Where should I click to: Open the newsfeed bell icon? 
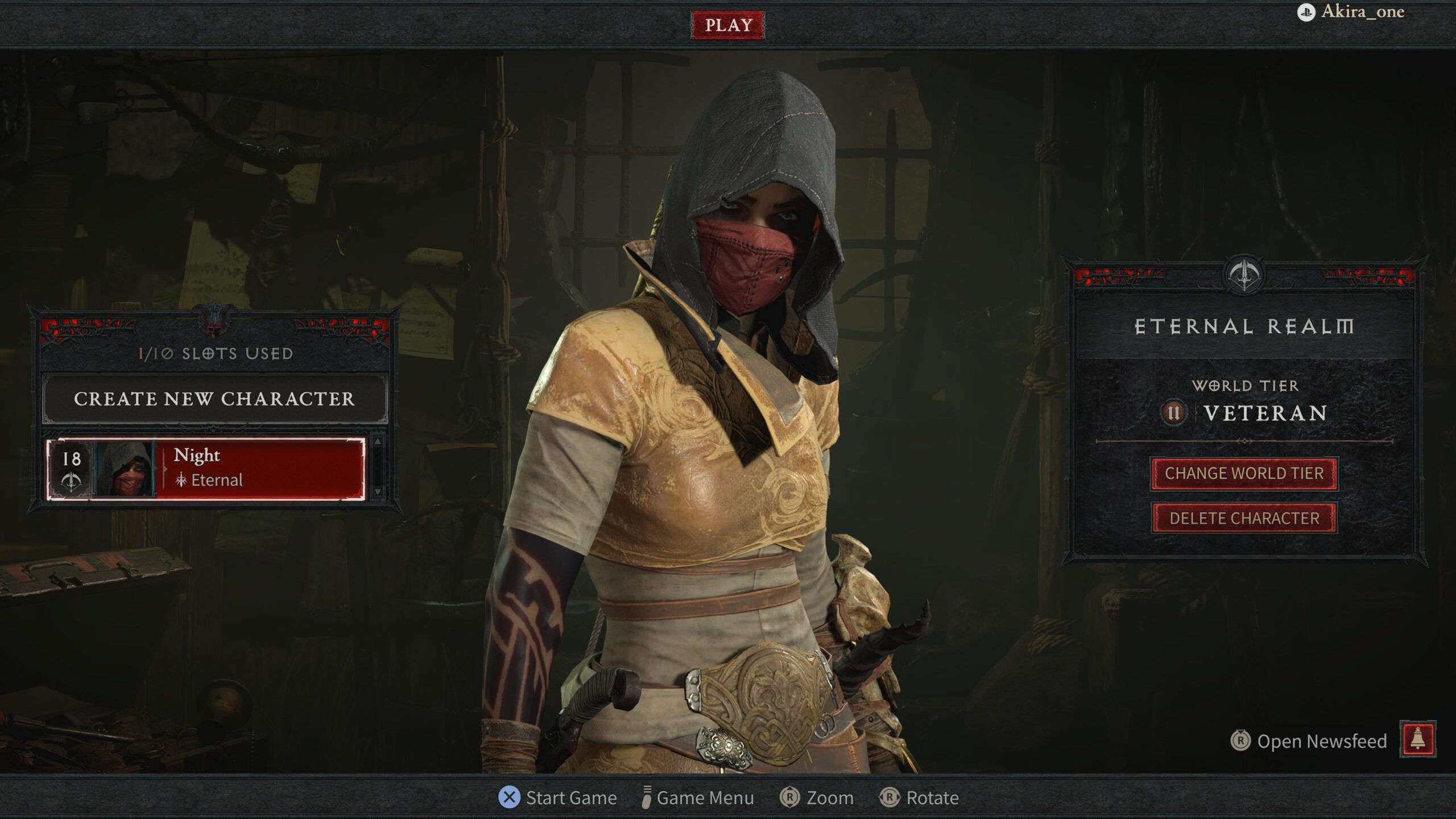point(1417,739)
